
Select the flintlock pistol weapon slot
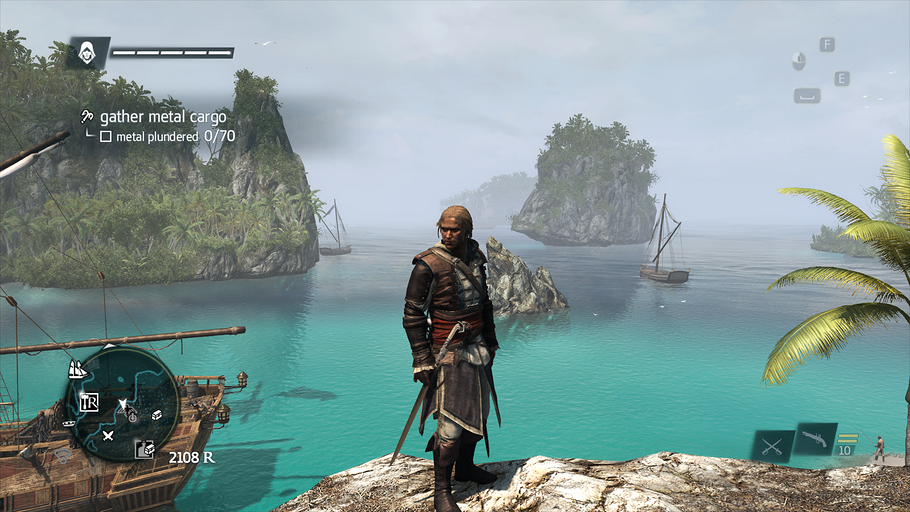(814, 439)
